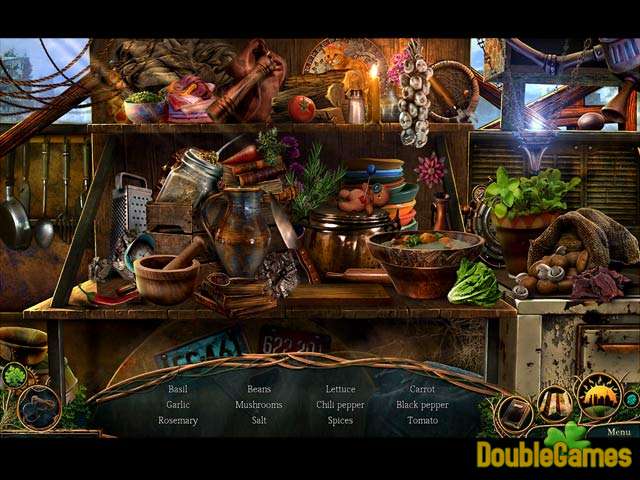Select Chili pepper in the item list

[x=340, y=405]
